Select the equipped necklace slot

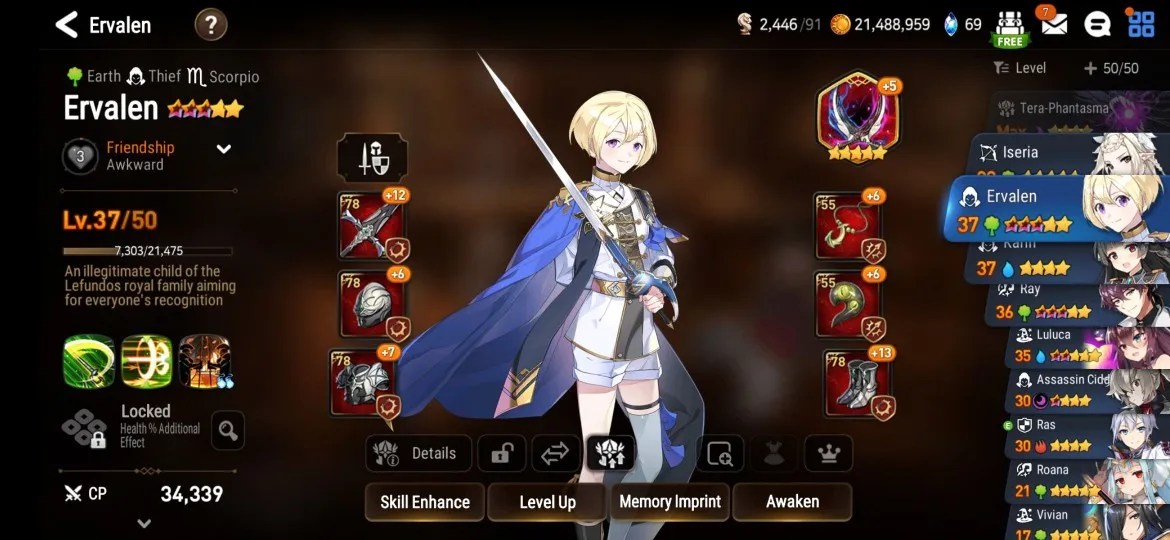click(847, 226)
